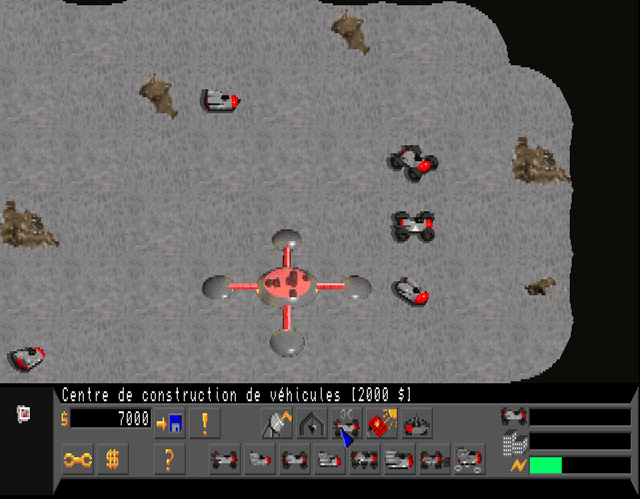Choose the red dynamite building icon
This screenshot has width=640, height=499.
coord(380,424)
